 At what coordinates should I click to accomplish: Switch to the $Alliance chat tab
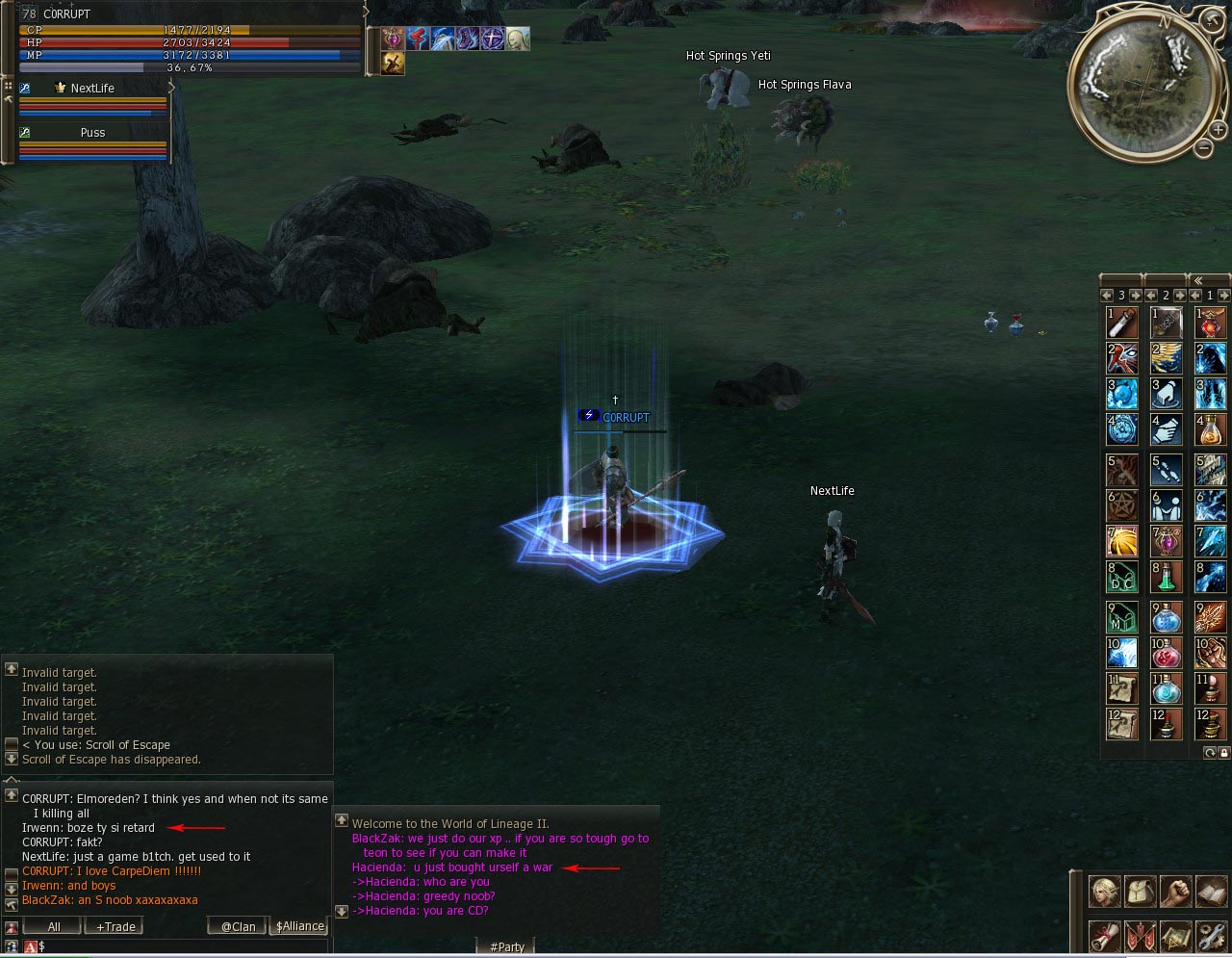click(x=300, y=926)
